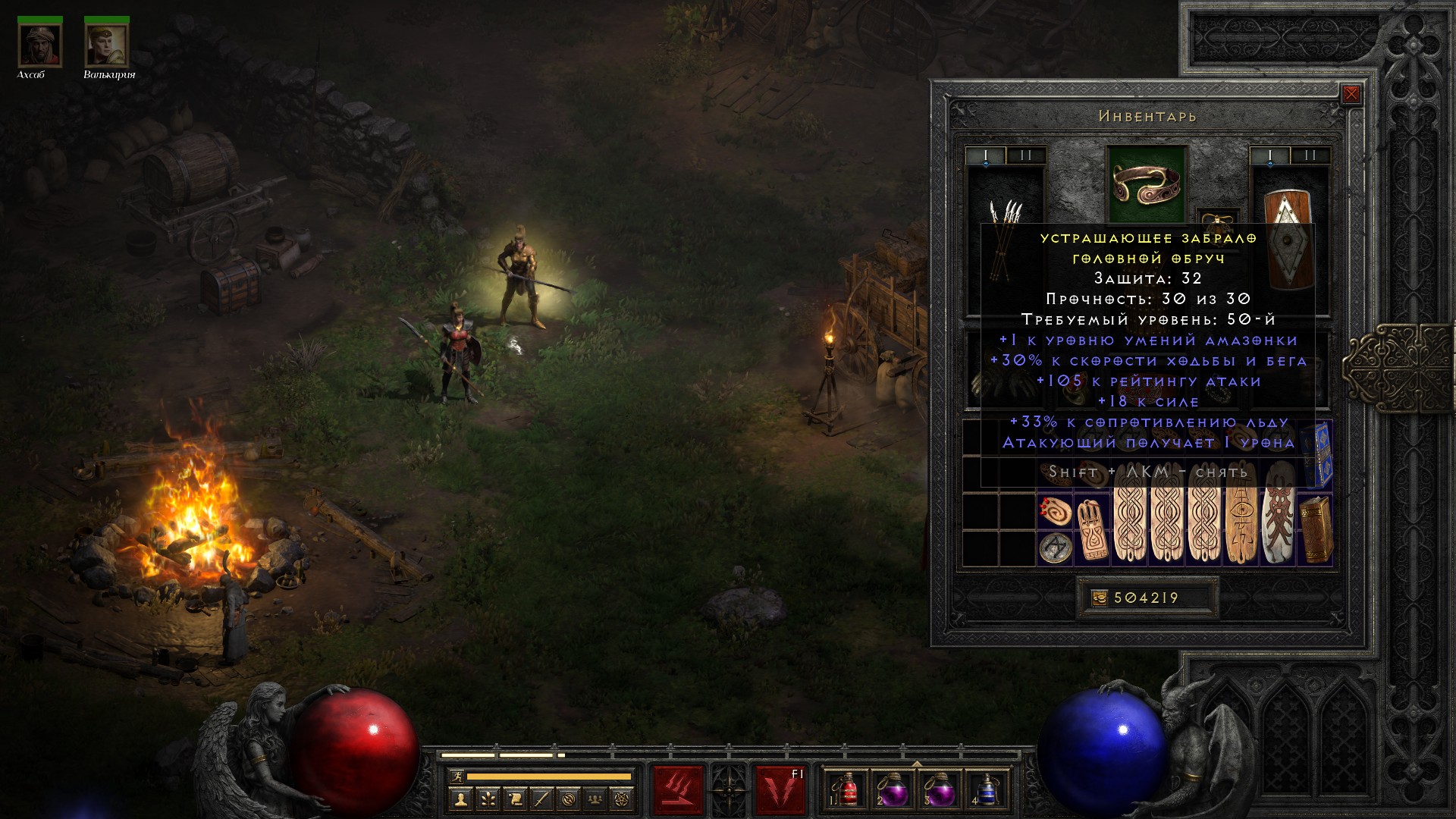Open the quest log scroll icon

pos(514,799)
